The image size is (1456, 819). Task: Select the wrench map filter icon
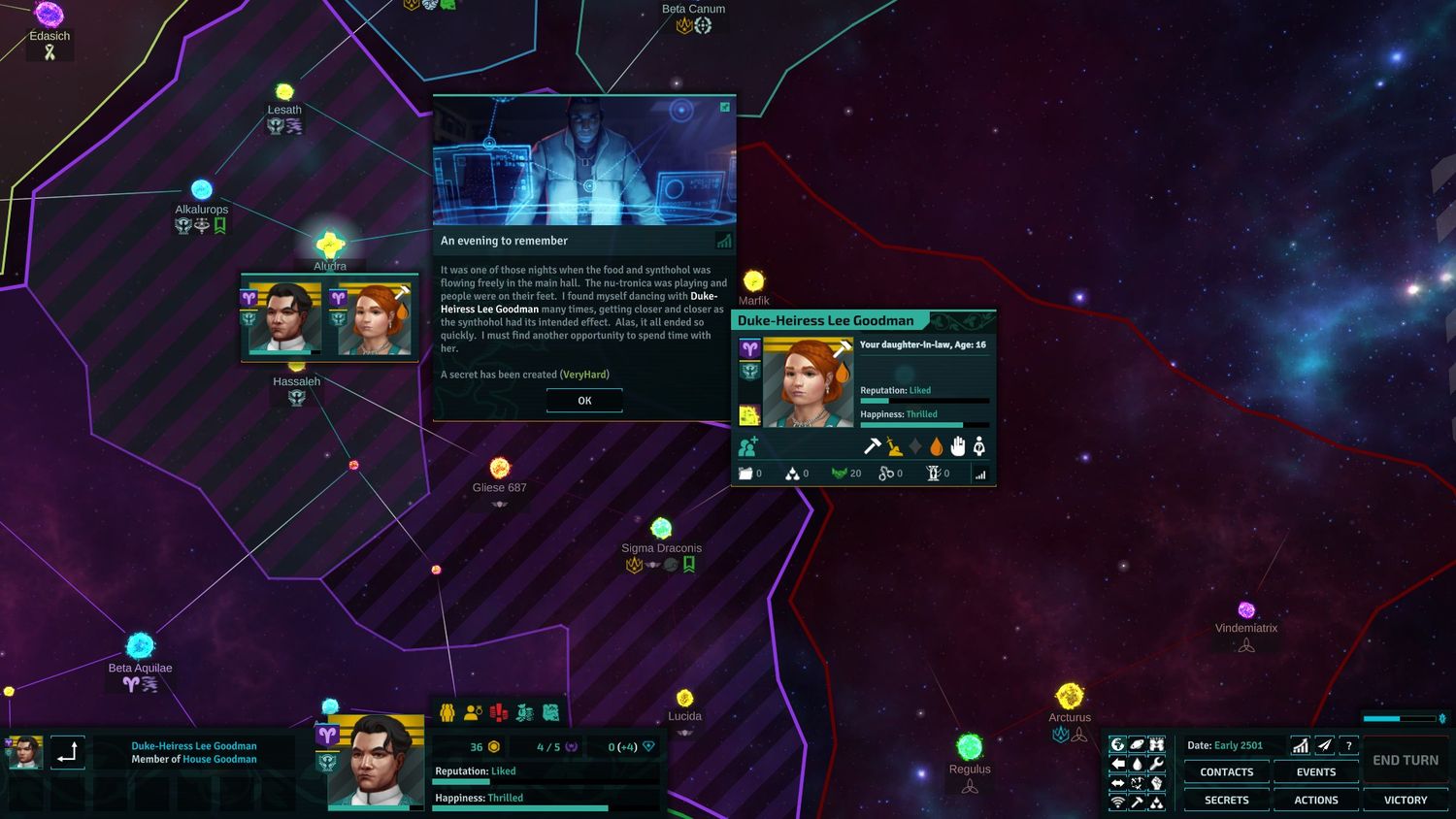tap(1157, 764)
